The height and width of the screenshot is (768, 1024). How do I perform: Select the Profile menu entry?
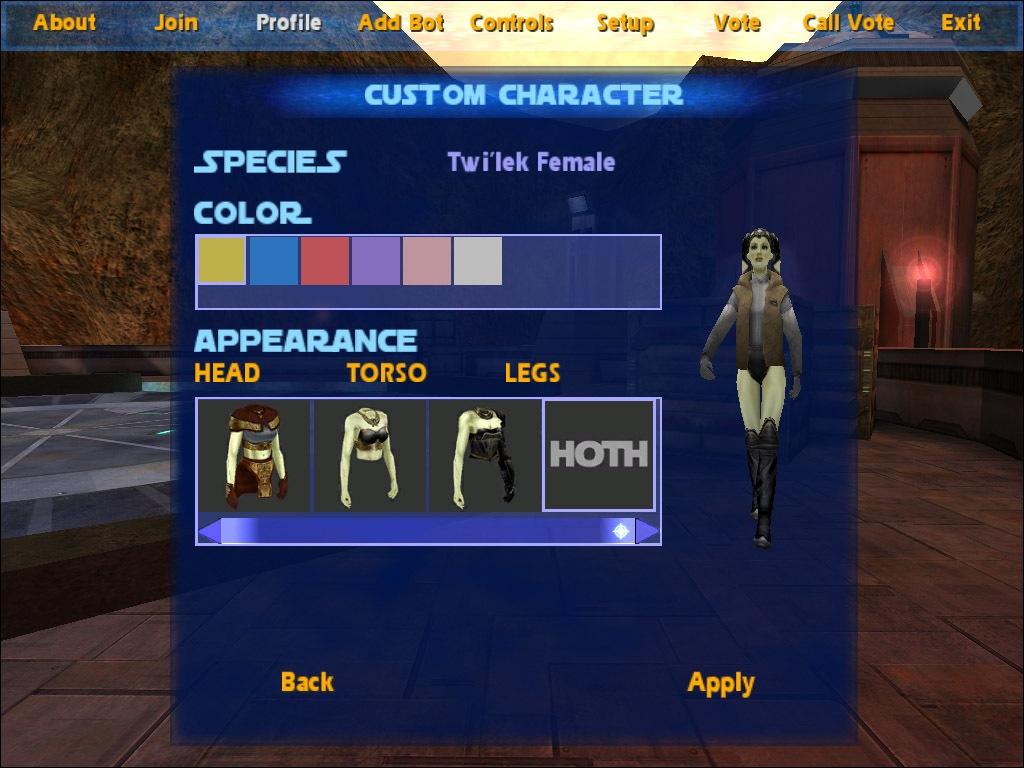pyautogui.click(x=288, y=22)
